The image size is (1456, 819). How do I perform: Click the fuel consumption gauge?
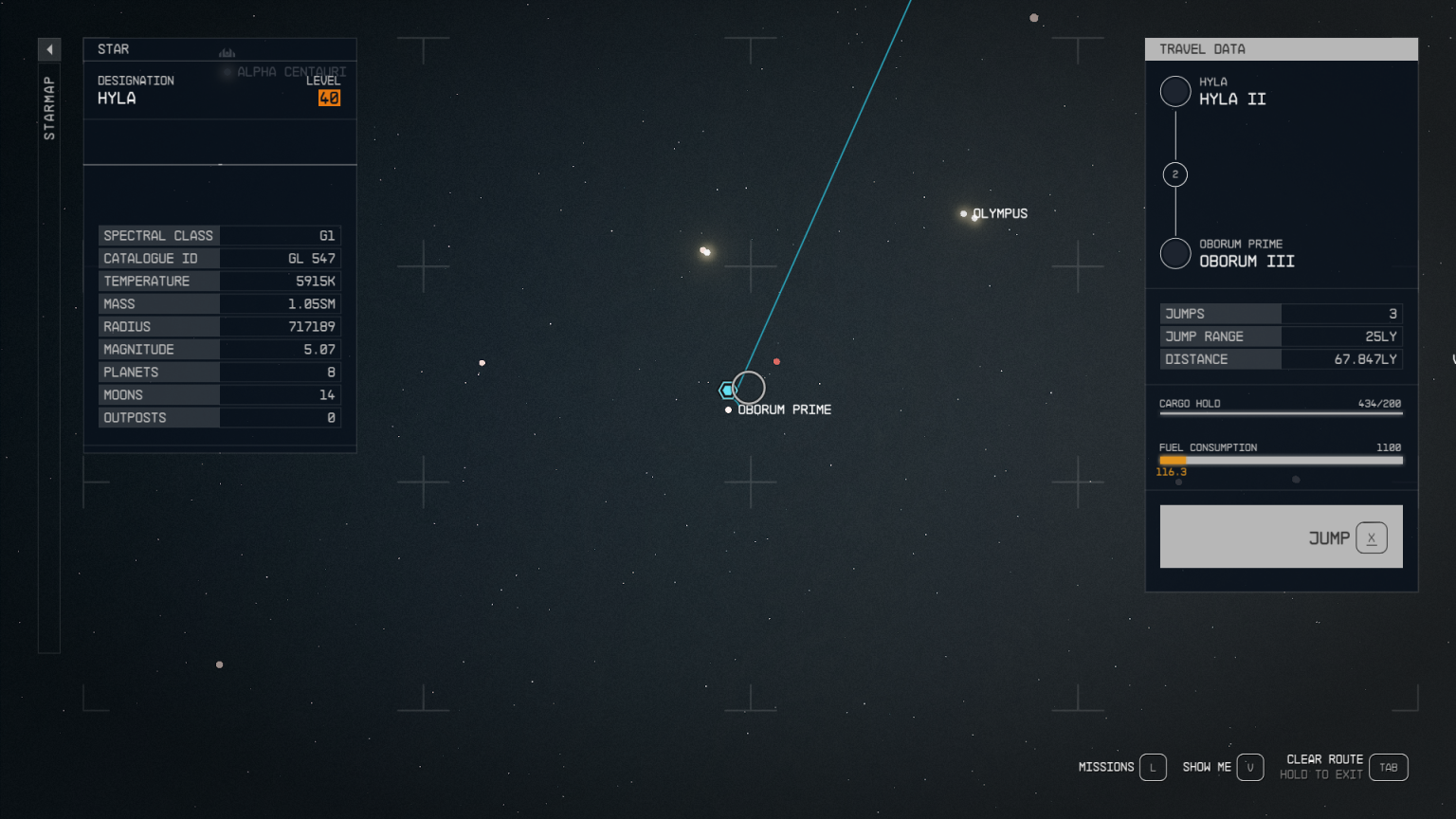[x=1281, y=460]
